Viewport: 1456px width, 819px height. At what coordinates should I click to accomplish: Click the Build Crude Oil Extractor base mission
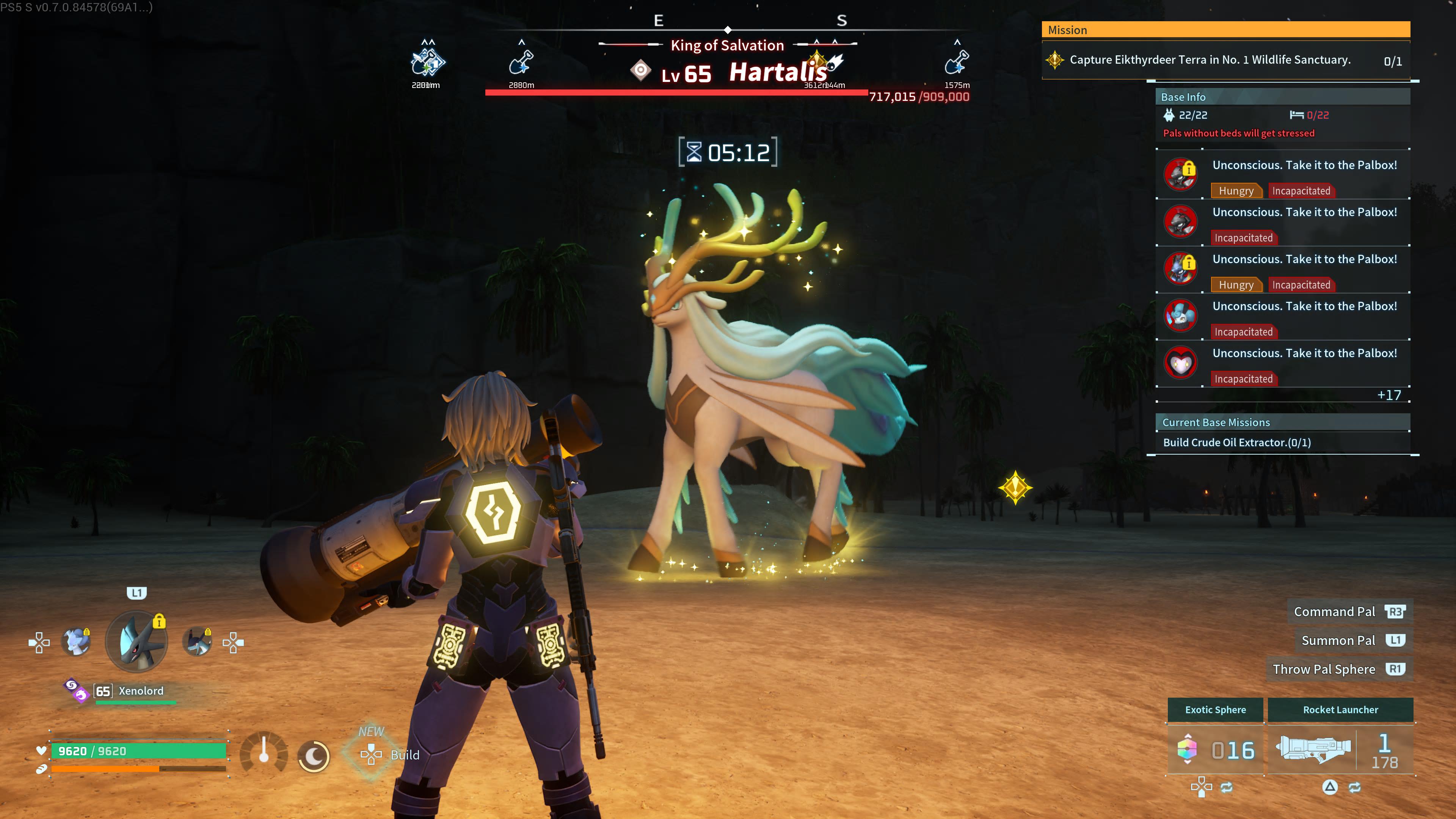pos(1237,442)
